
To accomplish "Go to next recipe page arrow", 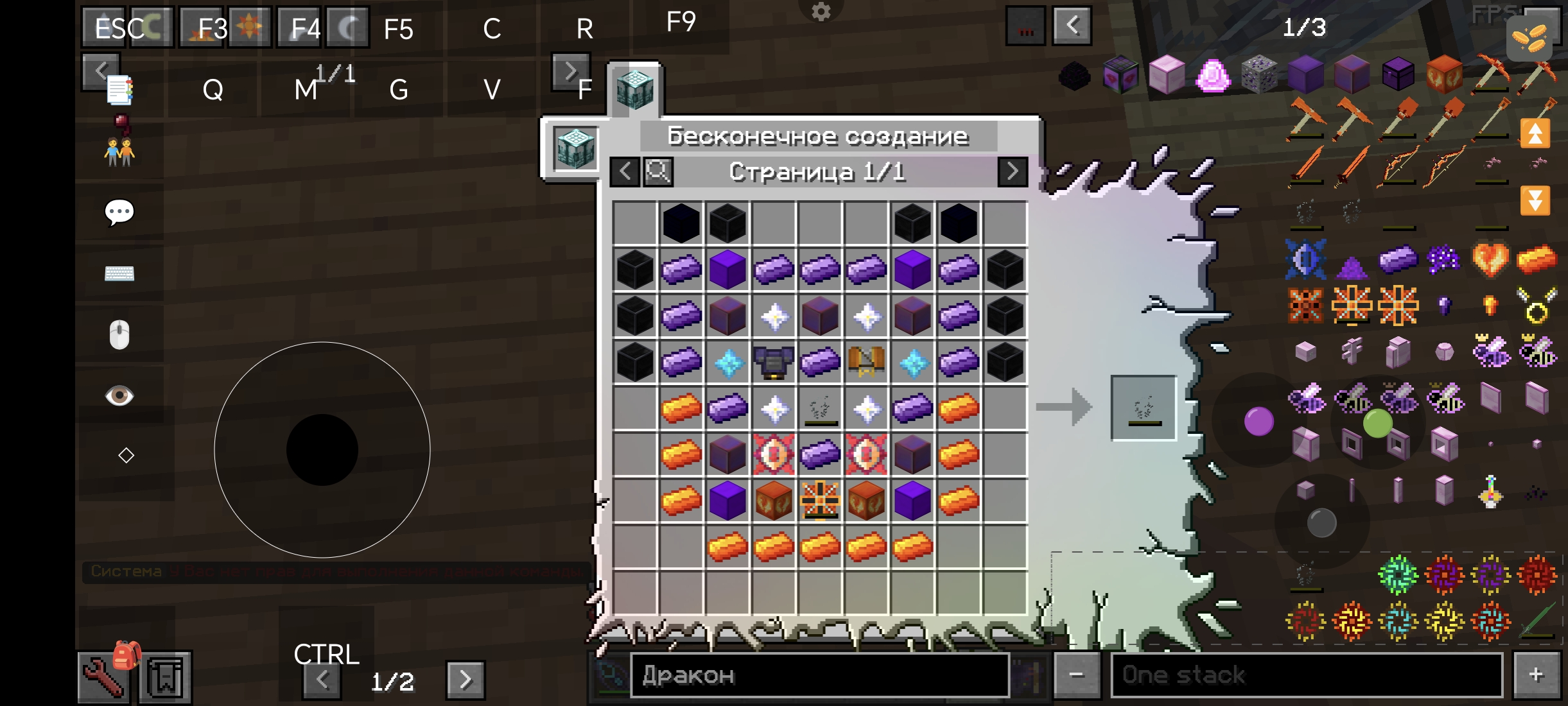I will 1013,172.
